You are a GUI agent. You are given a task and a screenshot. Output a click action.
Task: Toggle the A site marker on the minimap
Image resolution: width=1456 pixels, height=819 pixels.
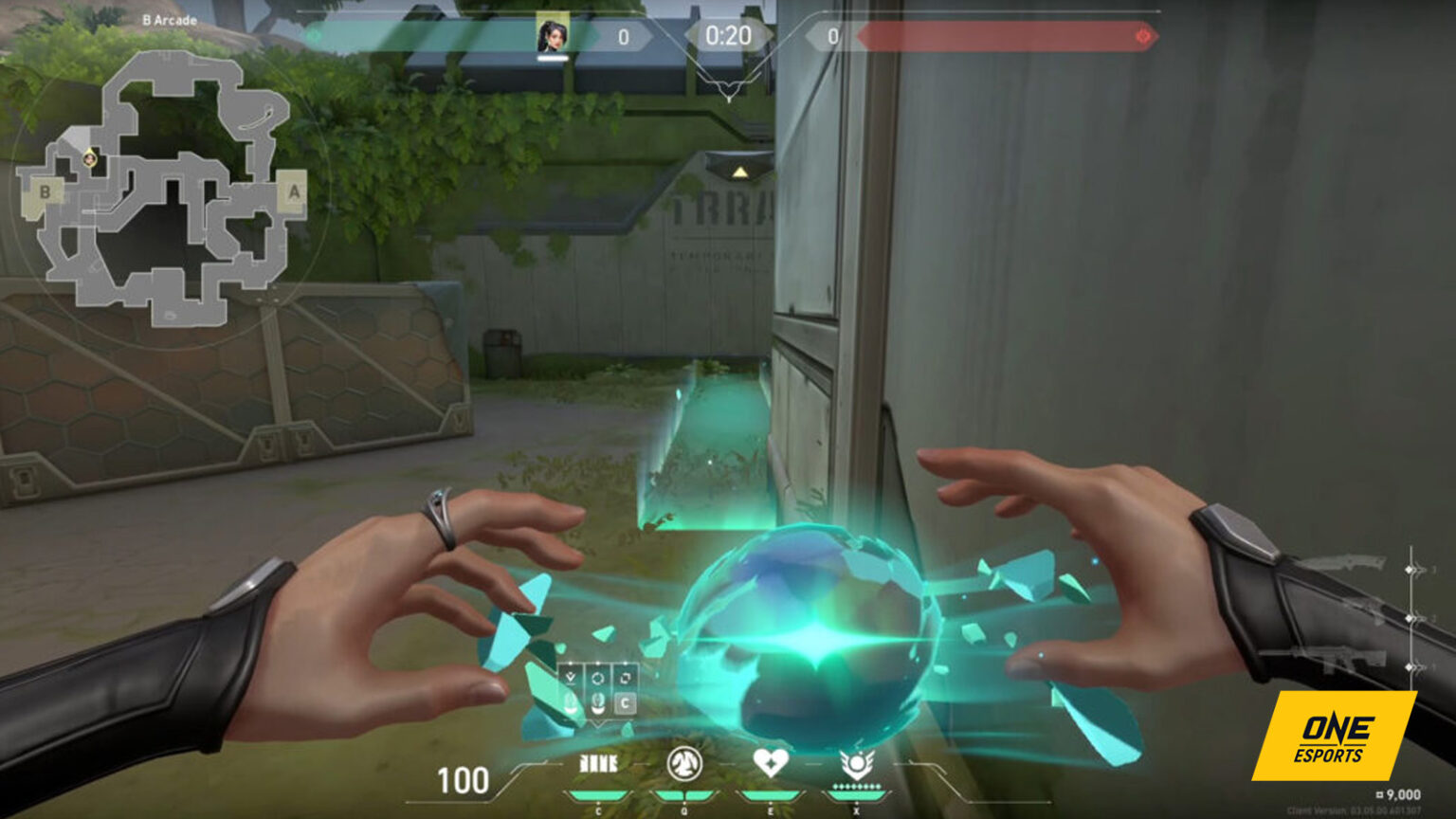294,192
